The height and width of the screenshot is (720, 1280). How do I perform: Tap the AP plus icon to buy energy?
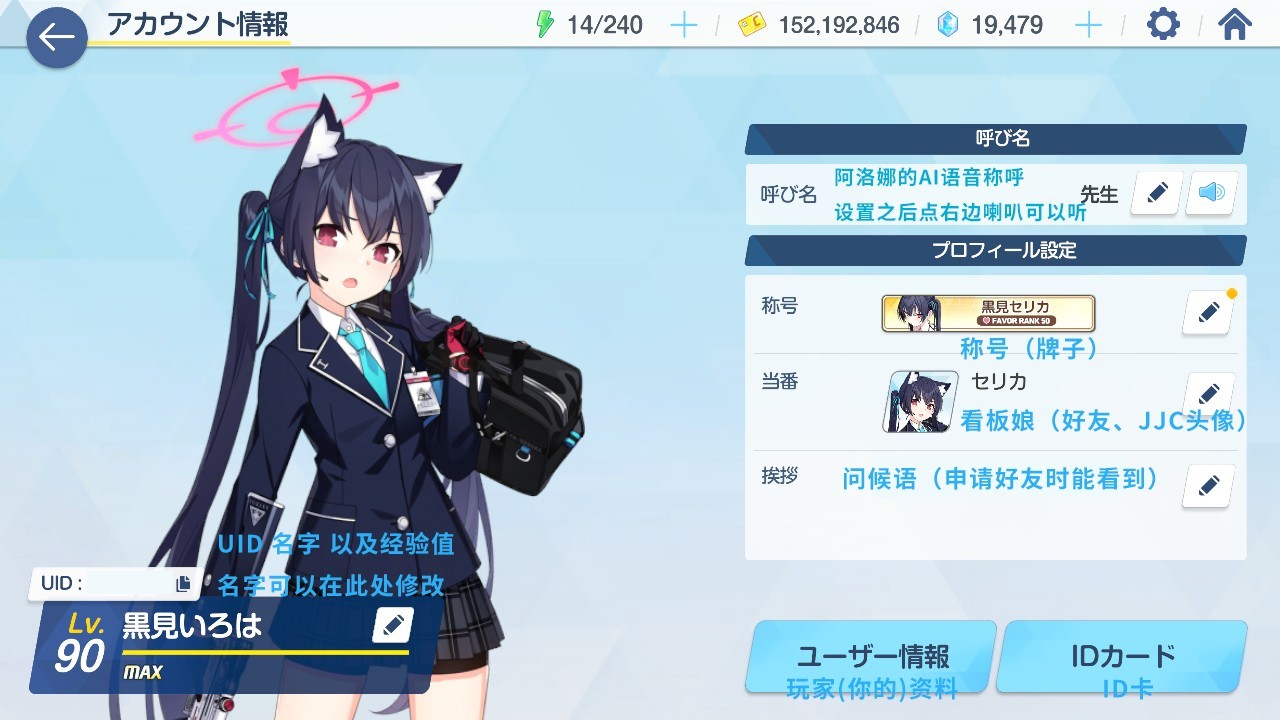point(683,25)
